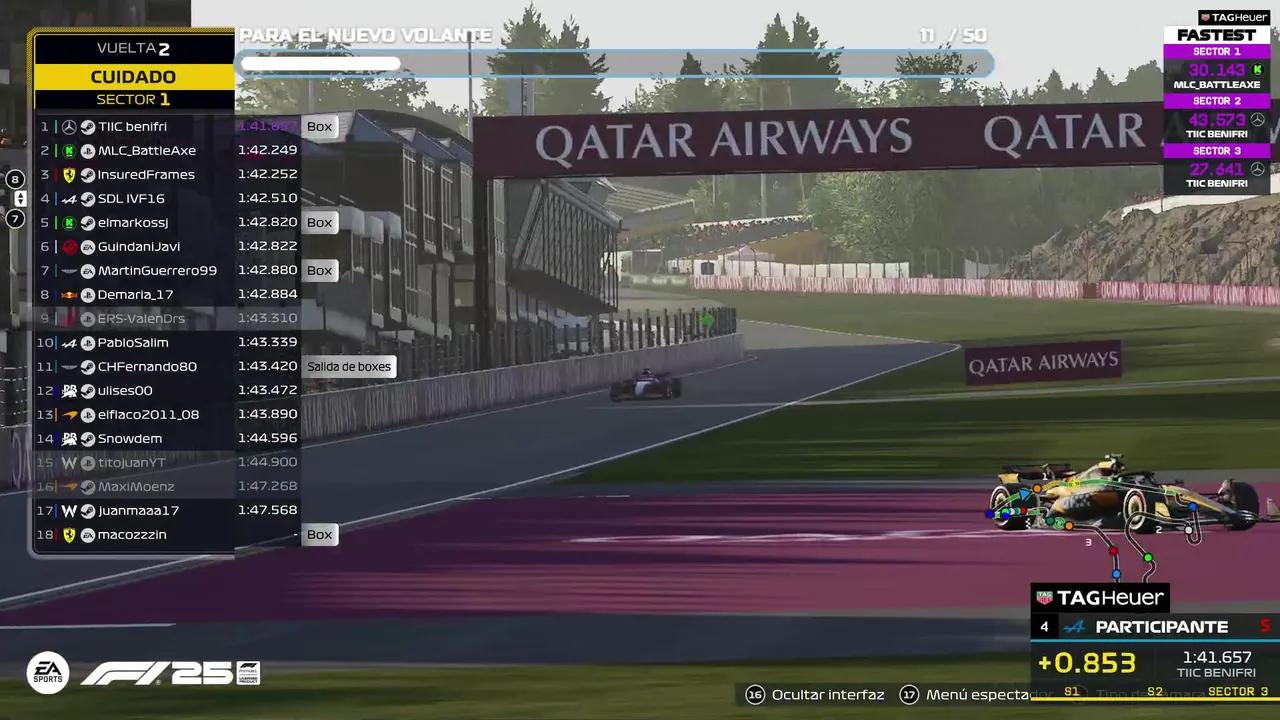Select MartinGuerrero99 in the timing tower
Viewport: 1280px width, 720px height.
click(157, 271)
